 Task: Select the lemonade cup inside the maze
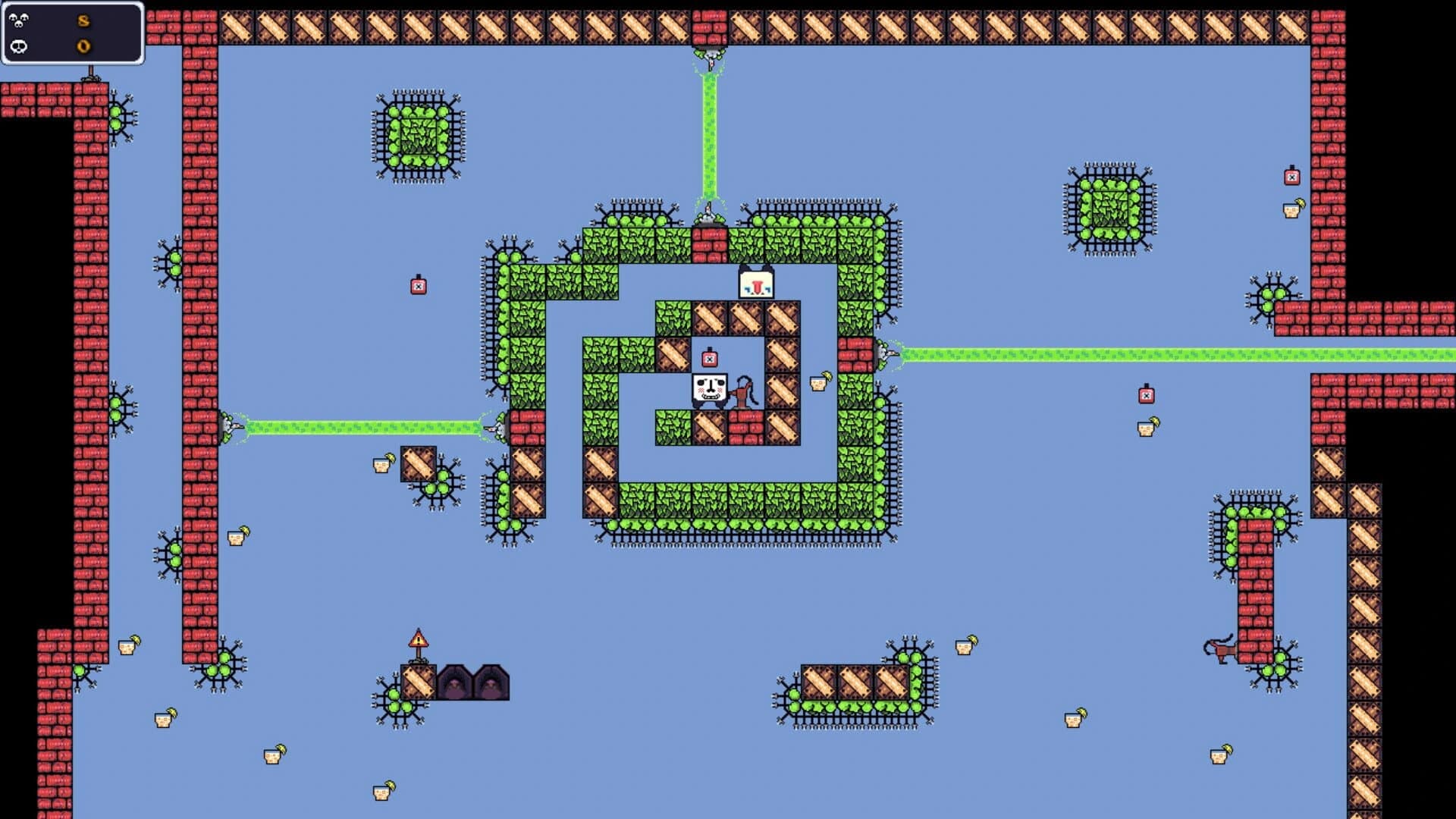818,382
